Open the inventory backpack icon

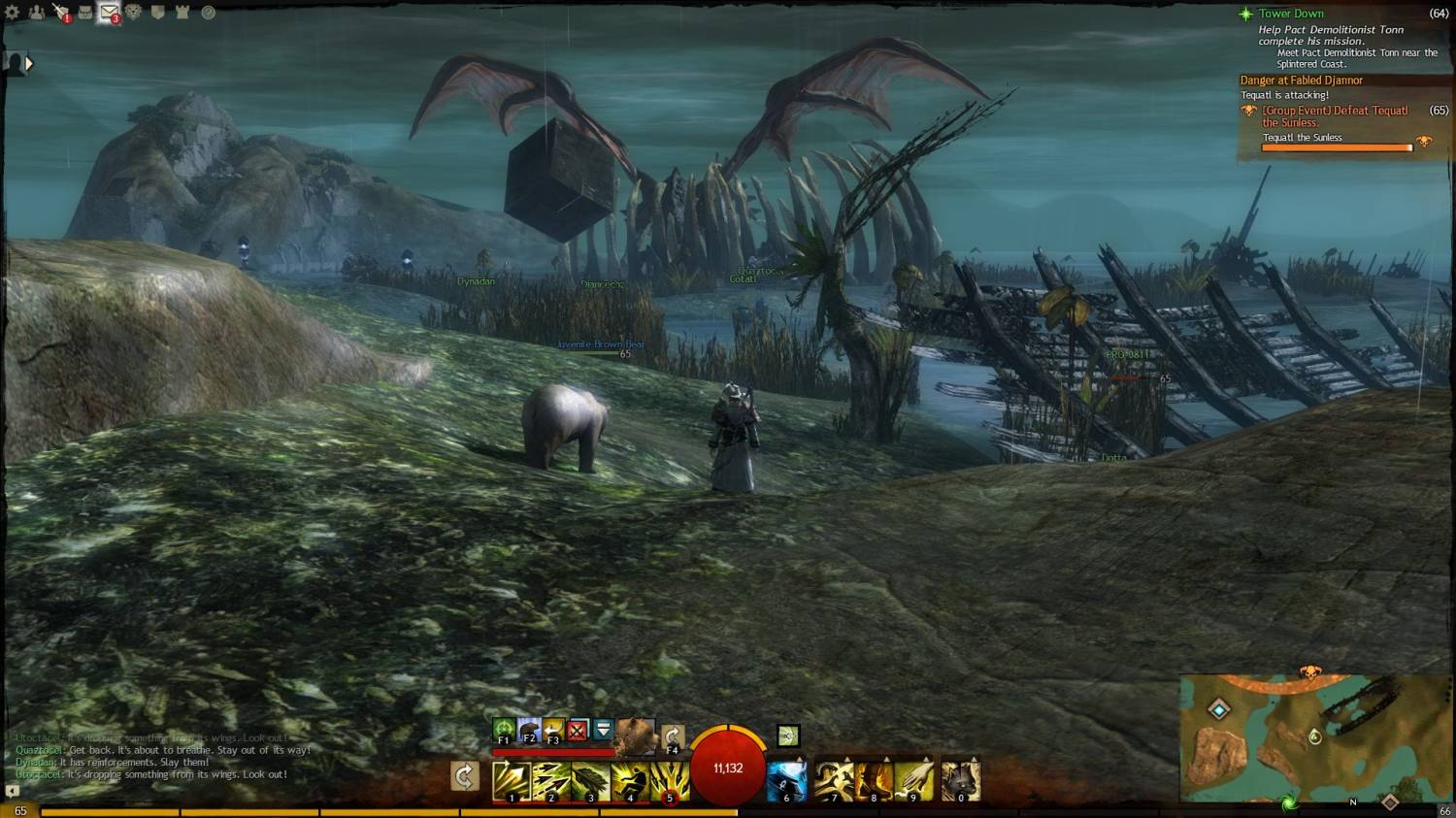coord(85,13)
